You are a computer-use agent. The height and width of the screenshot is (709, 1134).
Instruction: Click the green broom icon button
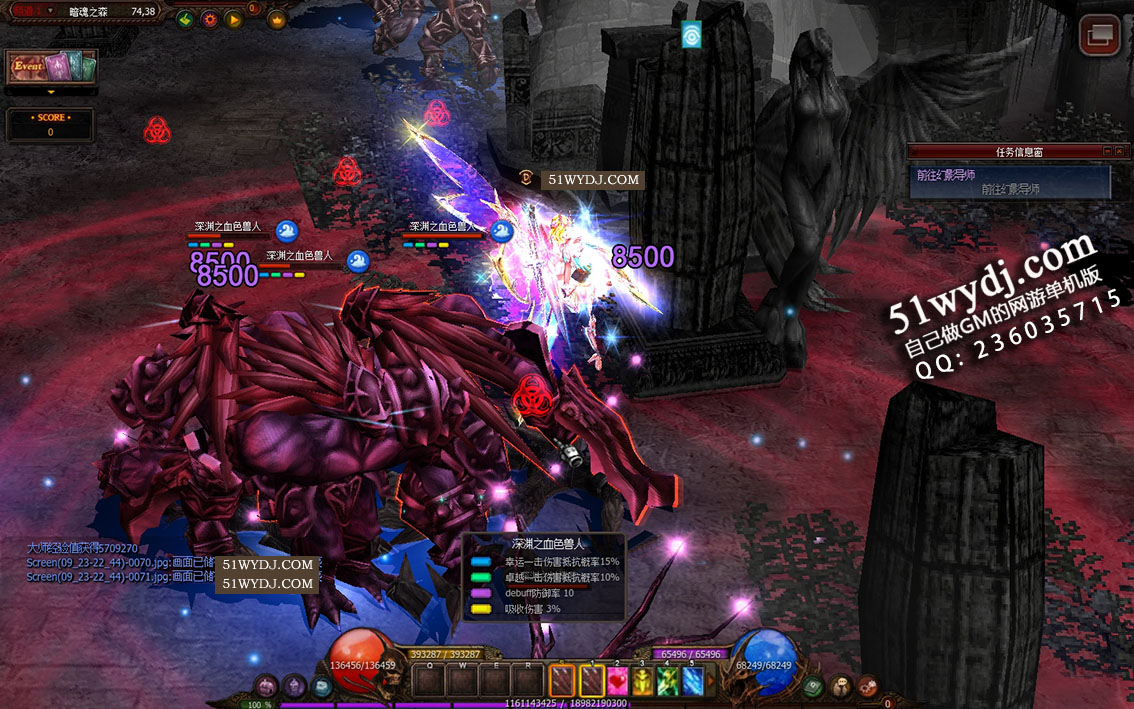coord(185,18)
